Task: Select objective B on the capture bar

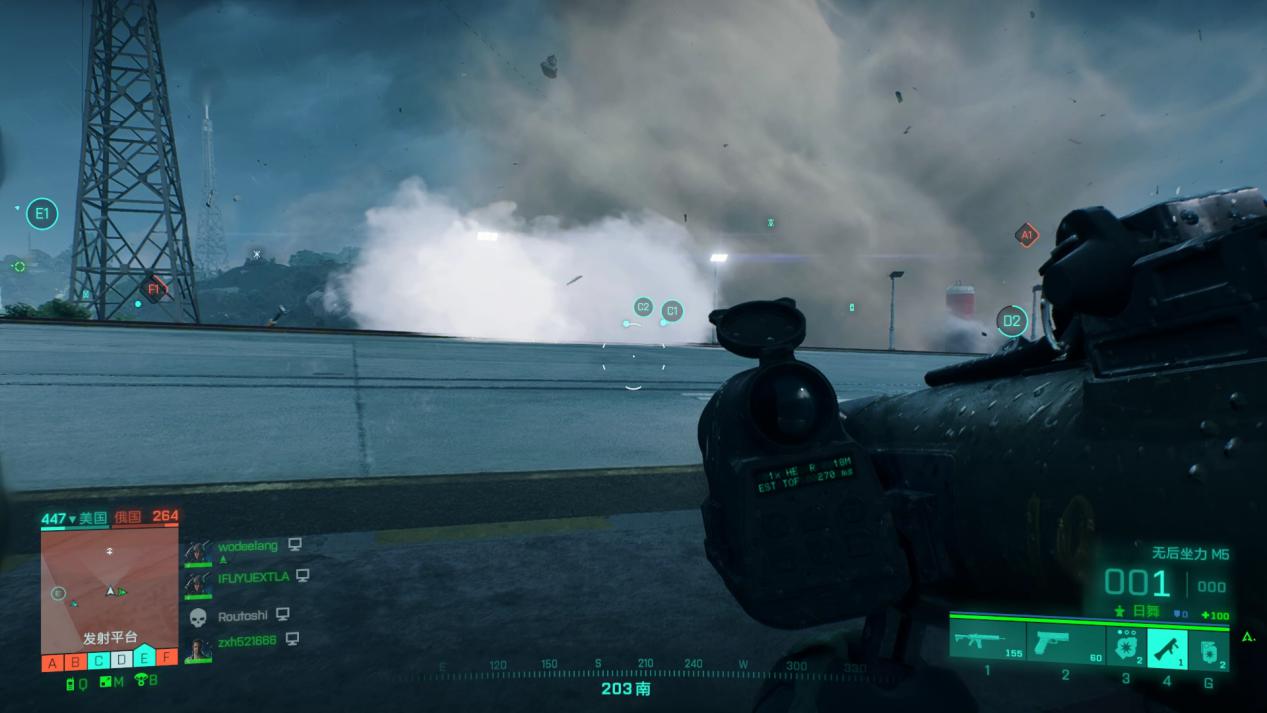Action: (x=76, y=661)
